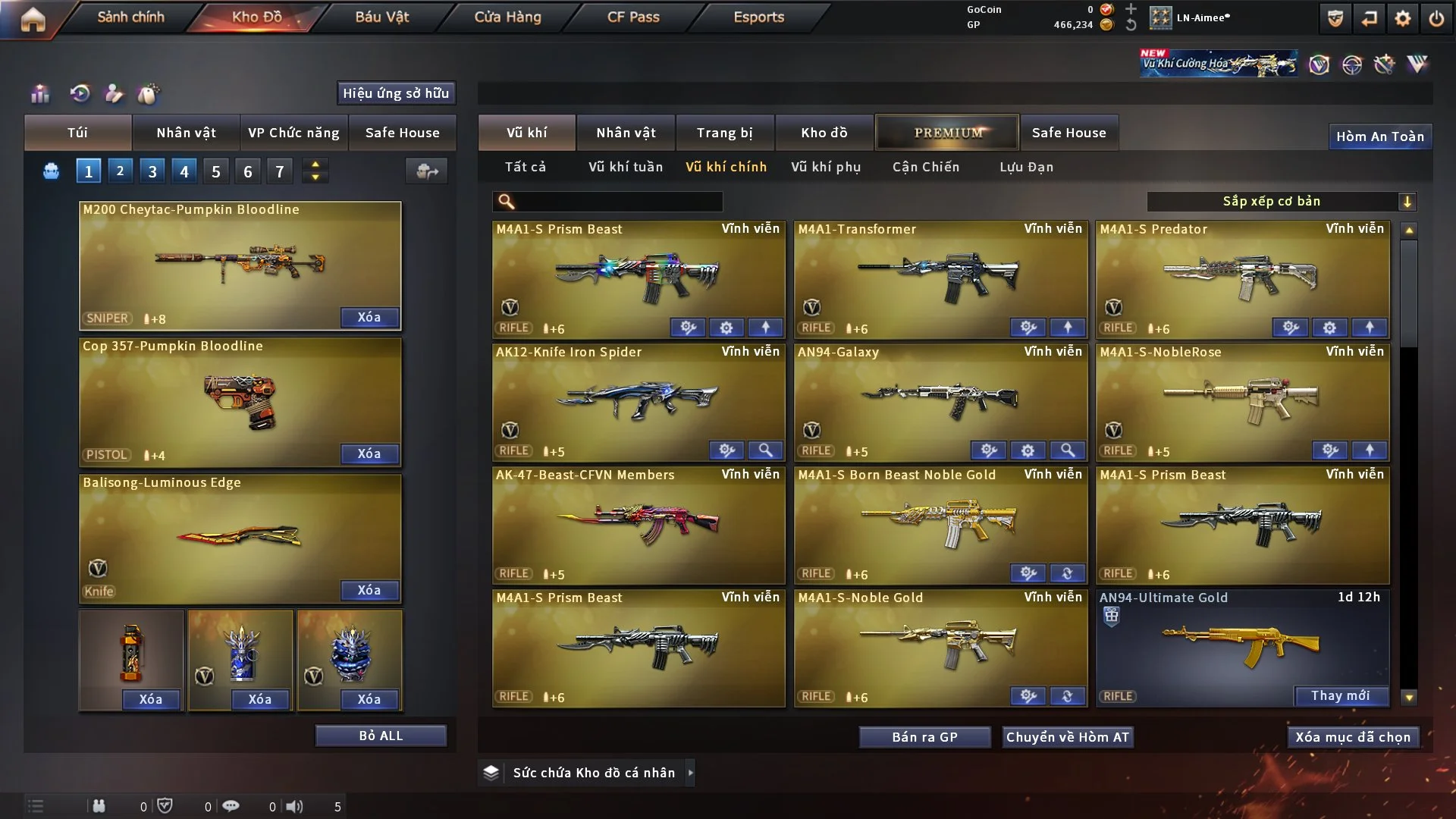Remove the M200 Cheytac-Pumpkin Bloodline with Xóa
Viewport: 1456px width, 819px height.
coord(369,317)
